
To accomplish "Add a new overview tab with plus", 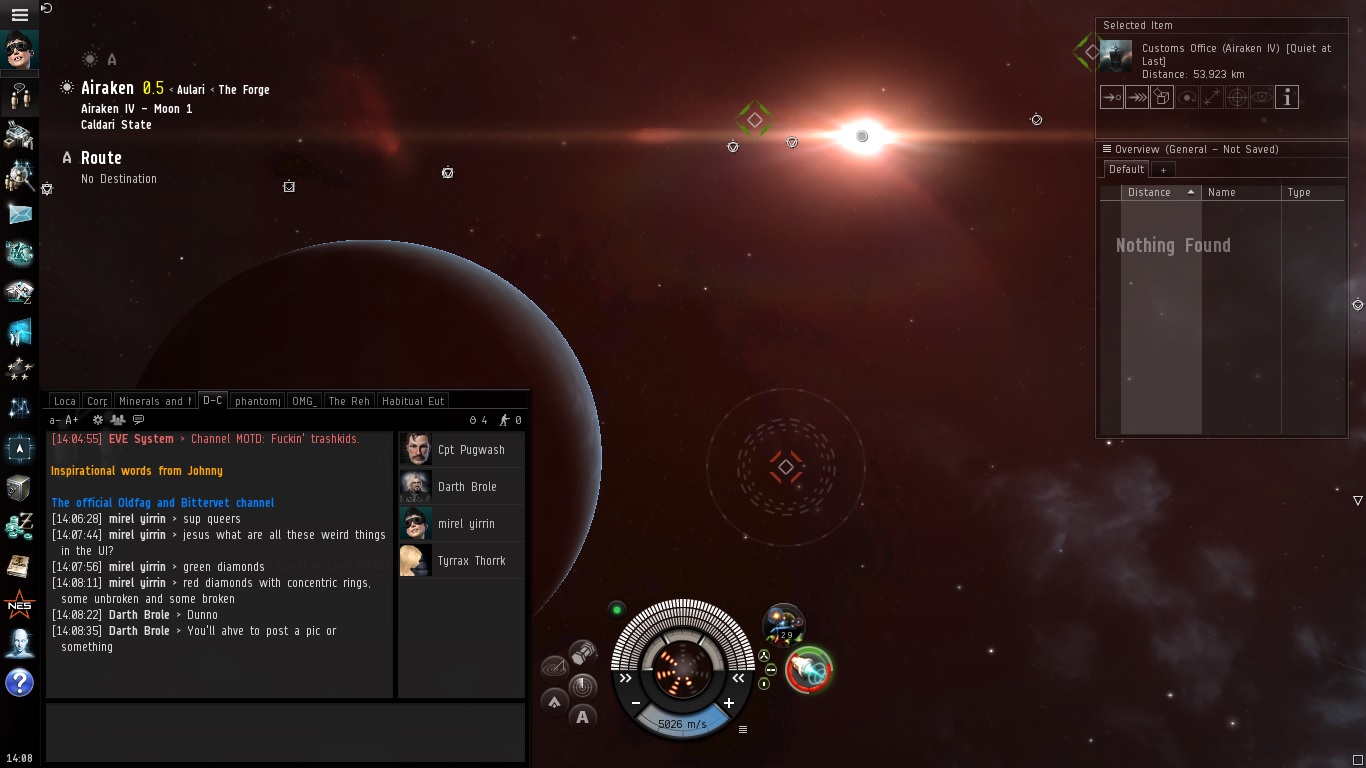I will coord(1163,170).
